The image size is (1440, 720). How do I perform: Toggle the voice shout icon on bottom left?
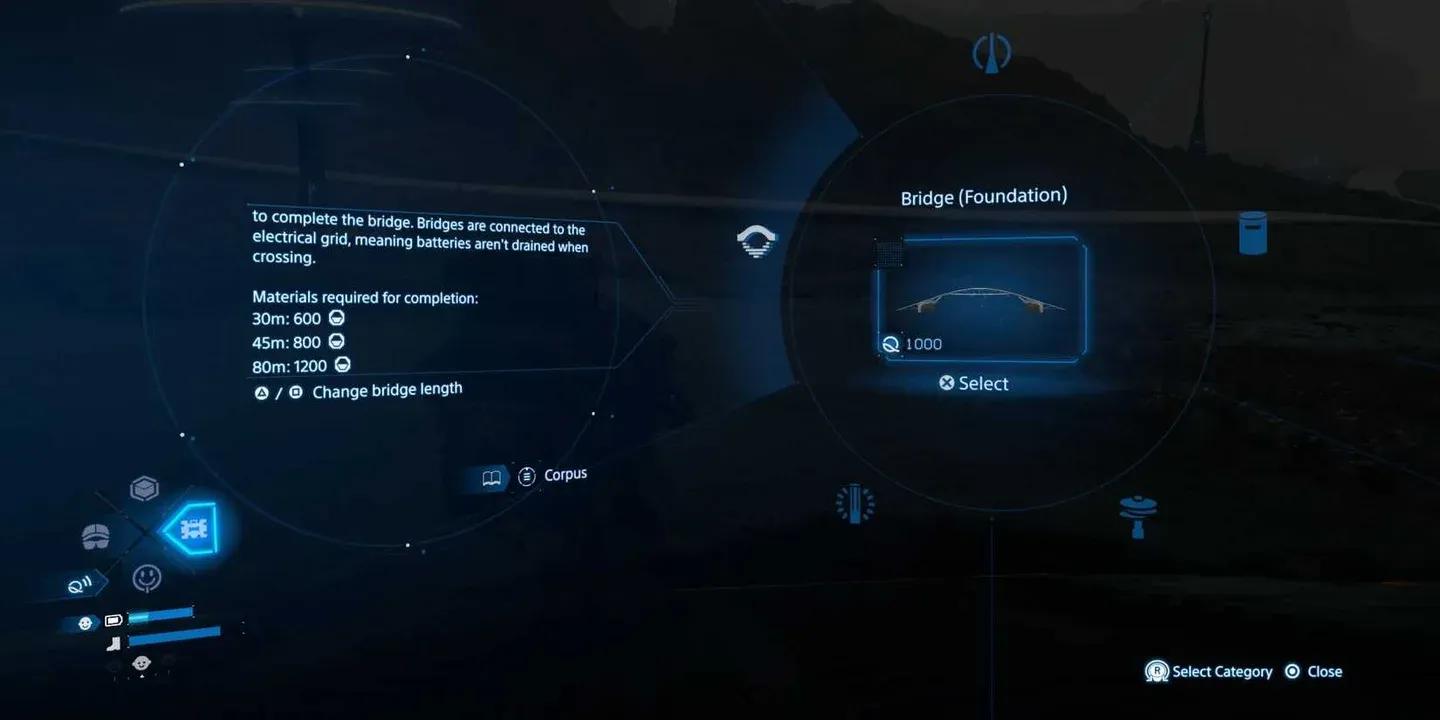[x=78, y=584]
